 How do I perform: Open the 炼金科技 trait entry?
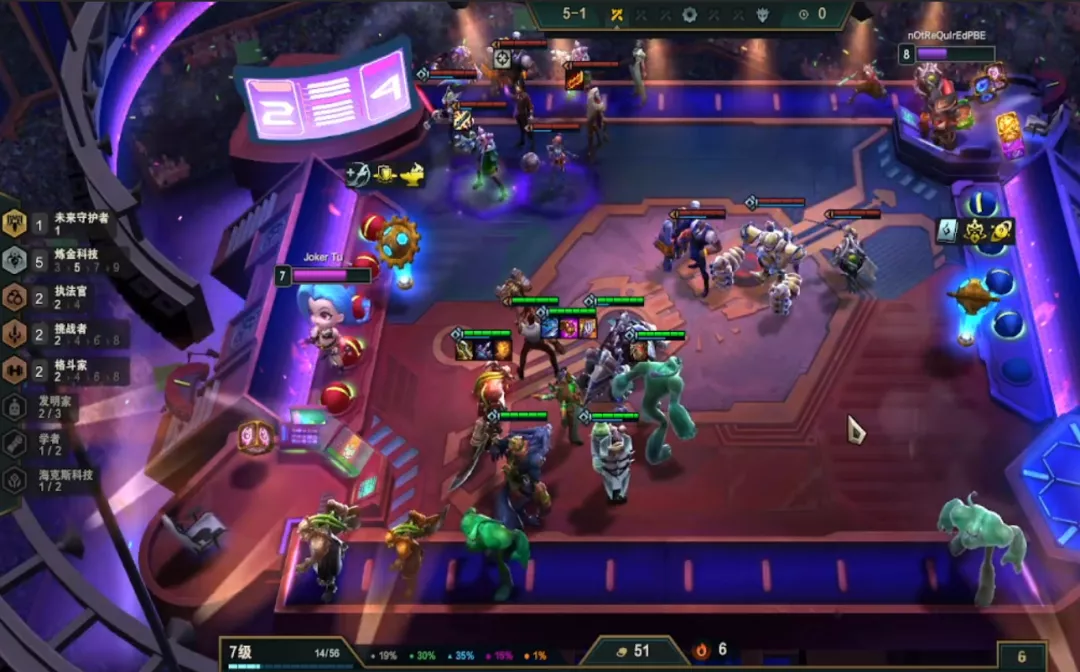click(60, 260)
